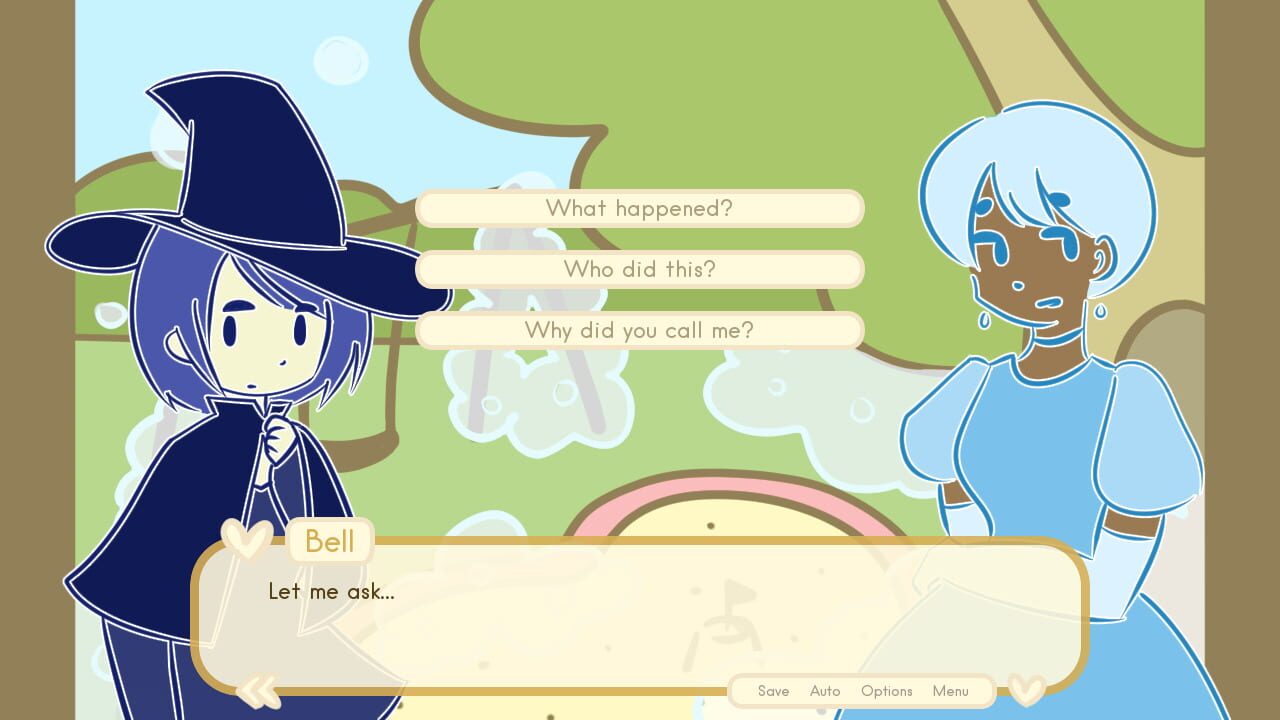Expand the choice 'What happened?'

pos(640,208)
